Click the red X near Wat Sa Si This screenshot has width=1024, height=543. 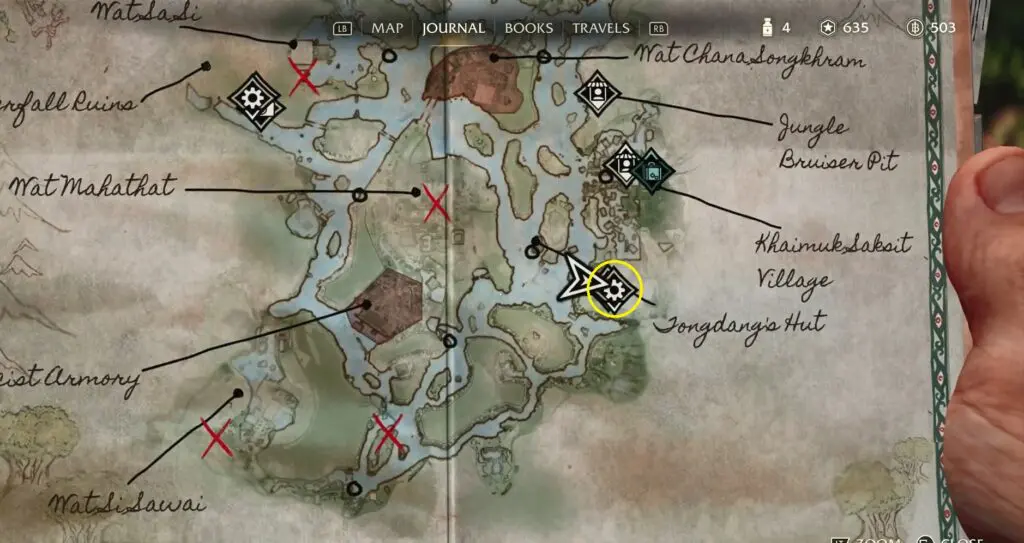[x=304, y=76]
